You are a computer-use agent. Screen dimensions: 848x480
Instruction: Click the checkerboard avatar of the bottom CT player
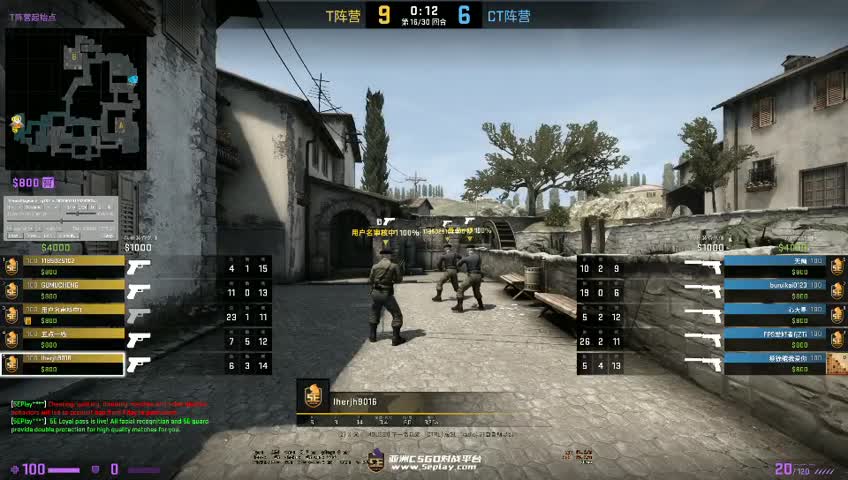[837, 363]
